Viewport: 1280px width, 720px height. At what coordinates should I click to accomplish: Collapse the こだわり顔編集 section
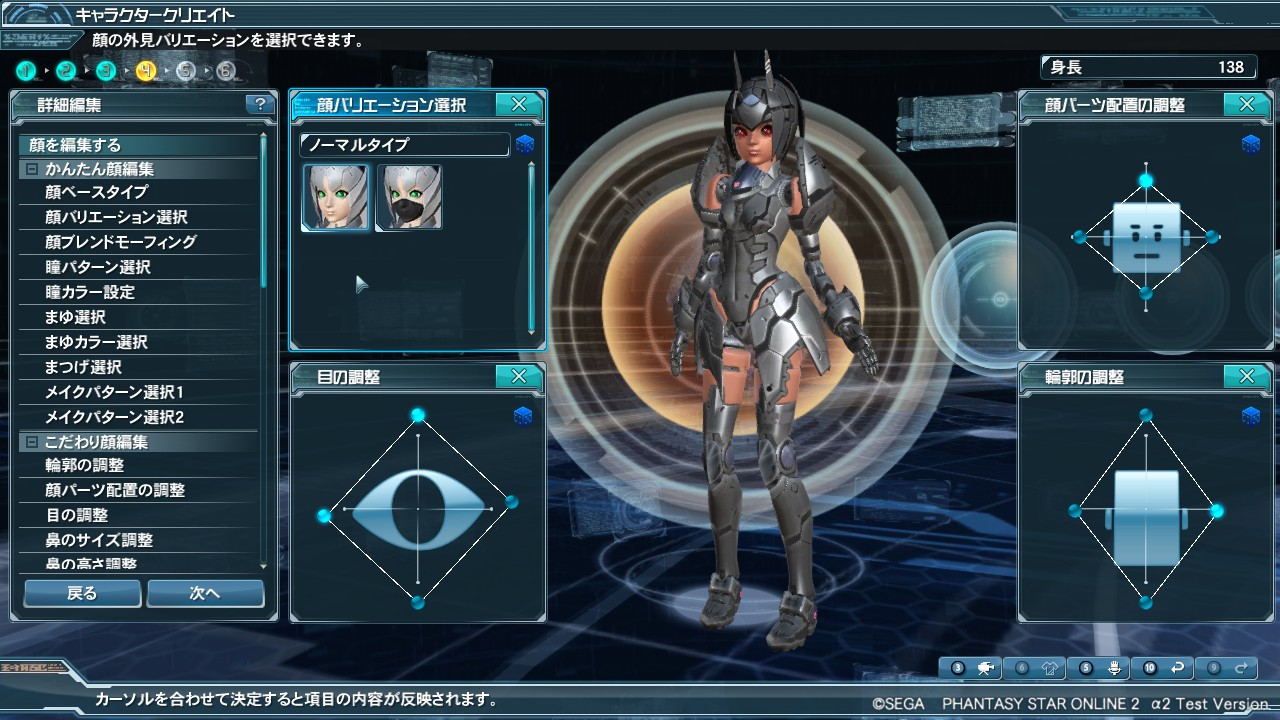(32, 442)
